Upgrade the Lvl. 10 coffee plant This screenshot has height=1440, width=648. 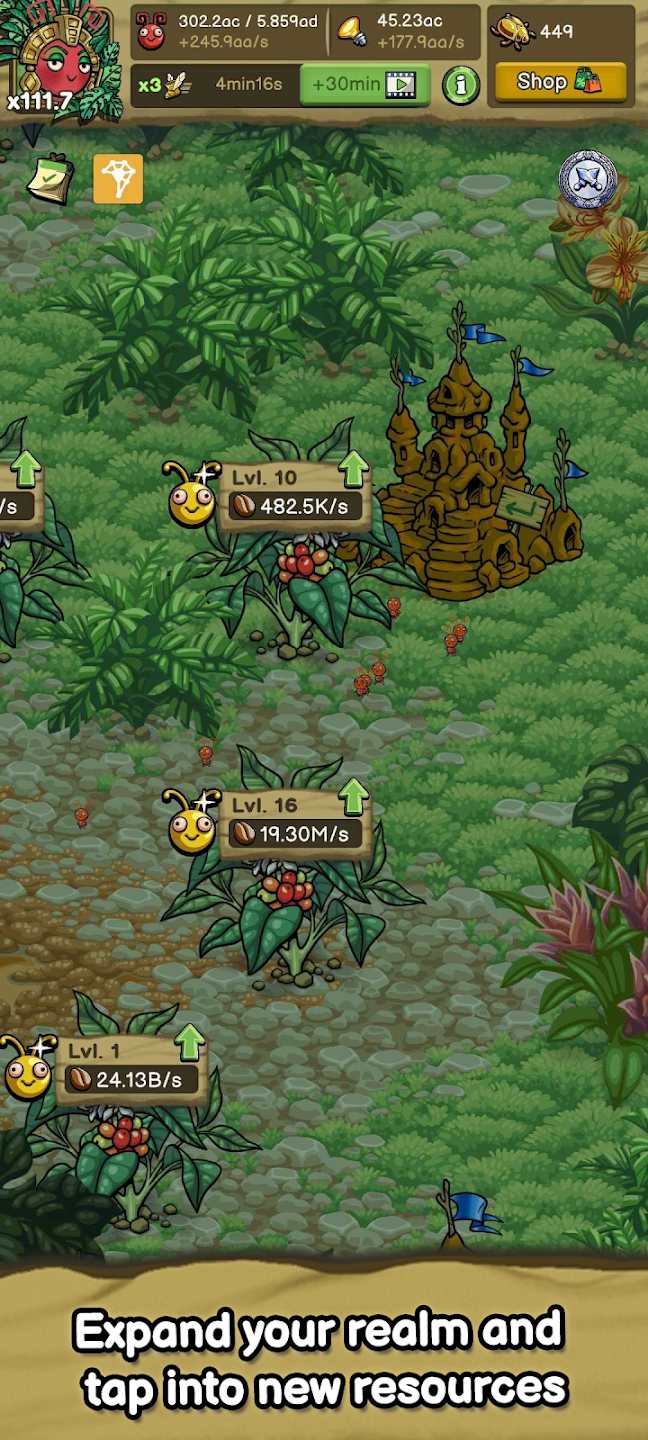pyautogui.click(x=353, y=469)
